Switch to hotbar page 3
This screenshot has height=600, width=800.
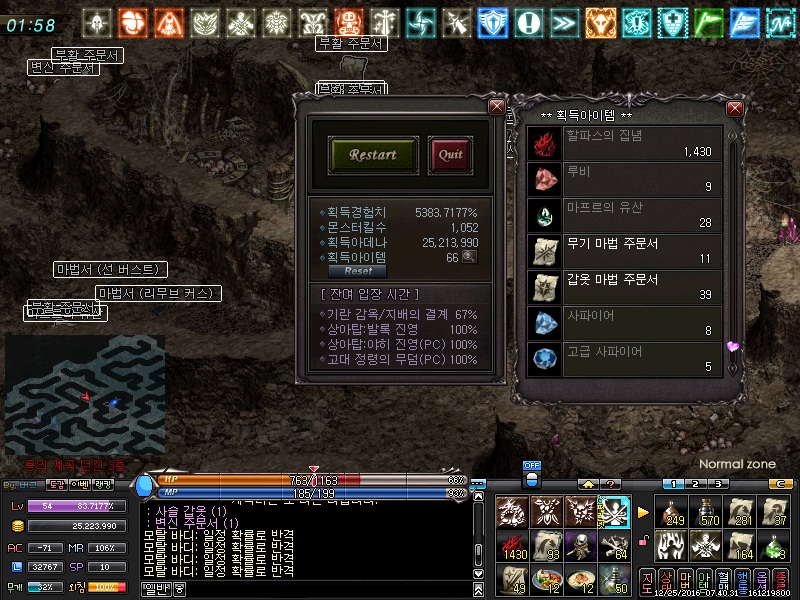[x=719, y=484]
